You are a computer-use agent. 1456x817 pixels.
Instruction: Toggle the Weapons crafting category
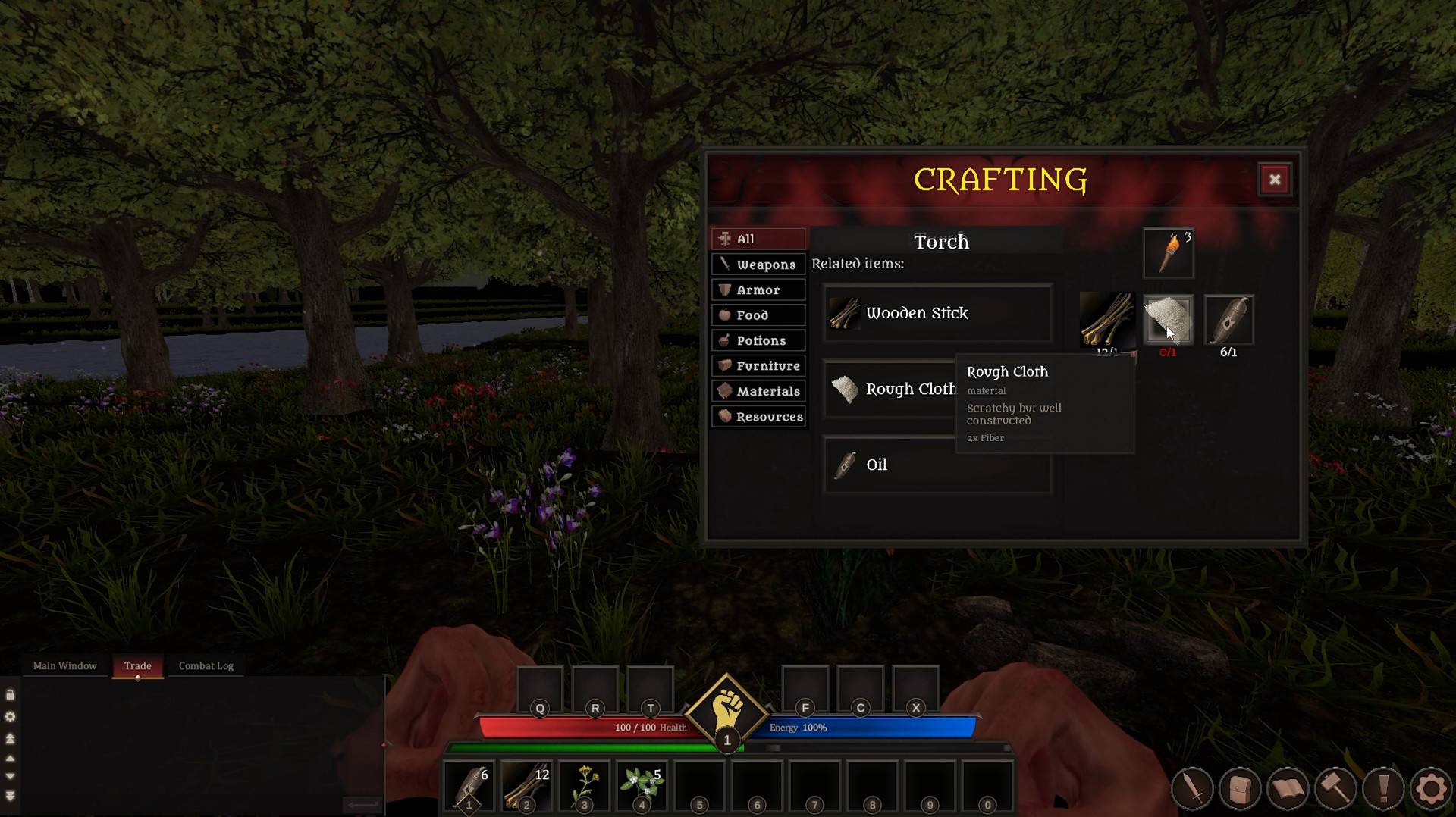[x=758, y=264]
